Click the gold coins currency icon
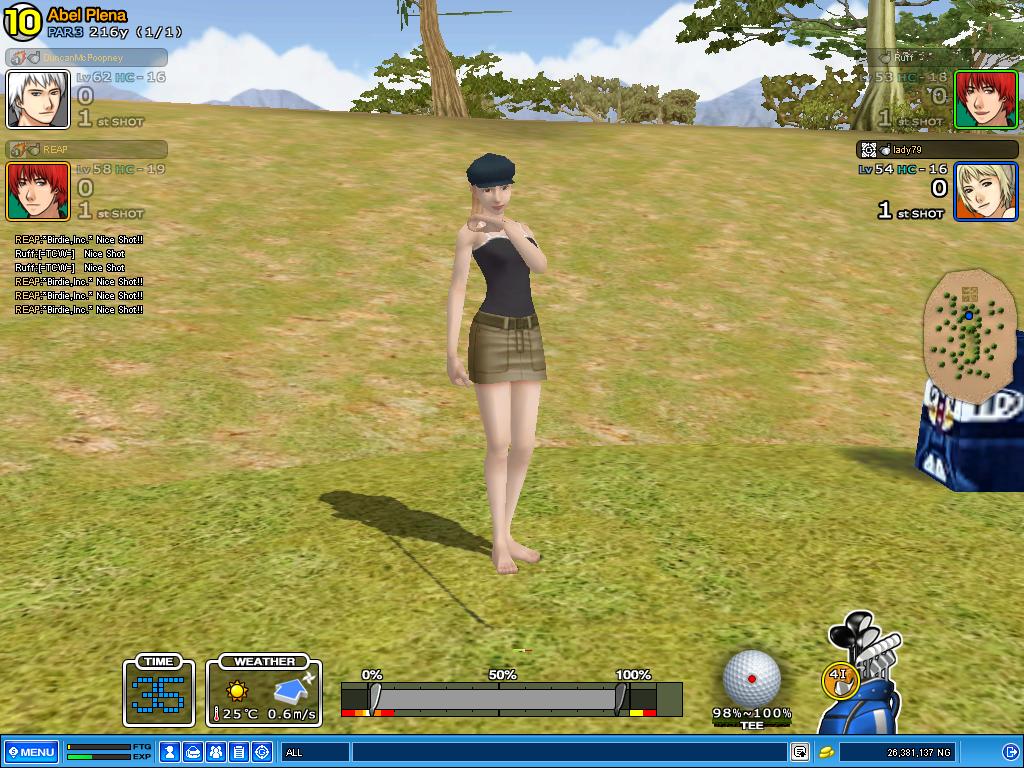Viewport: 1024px width, 768px height. pyautogui.click(x=827, y=752)
